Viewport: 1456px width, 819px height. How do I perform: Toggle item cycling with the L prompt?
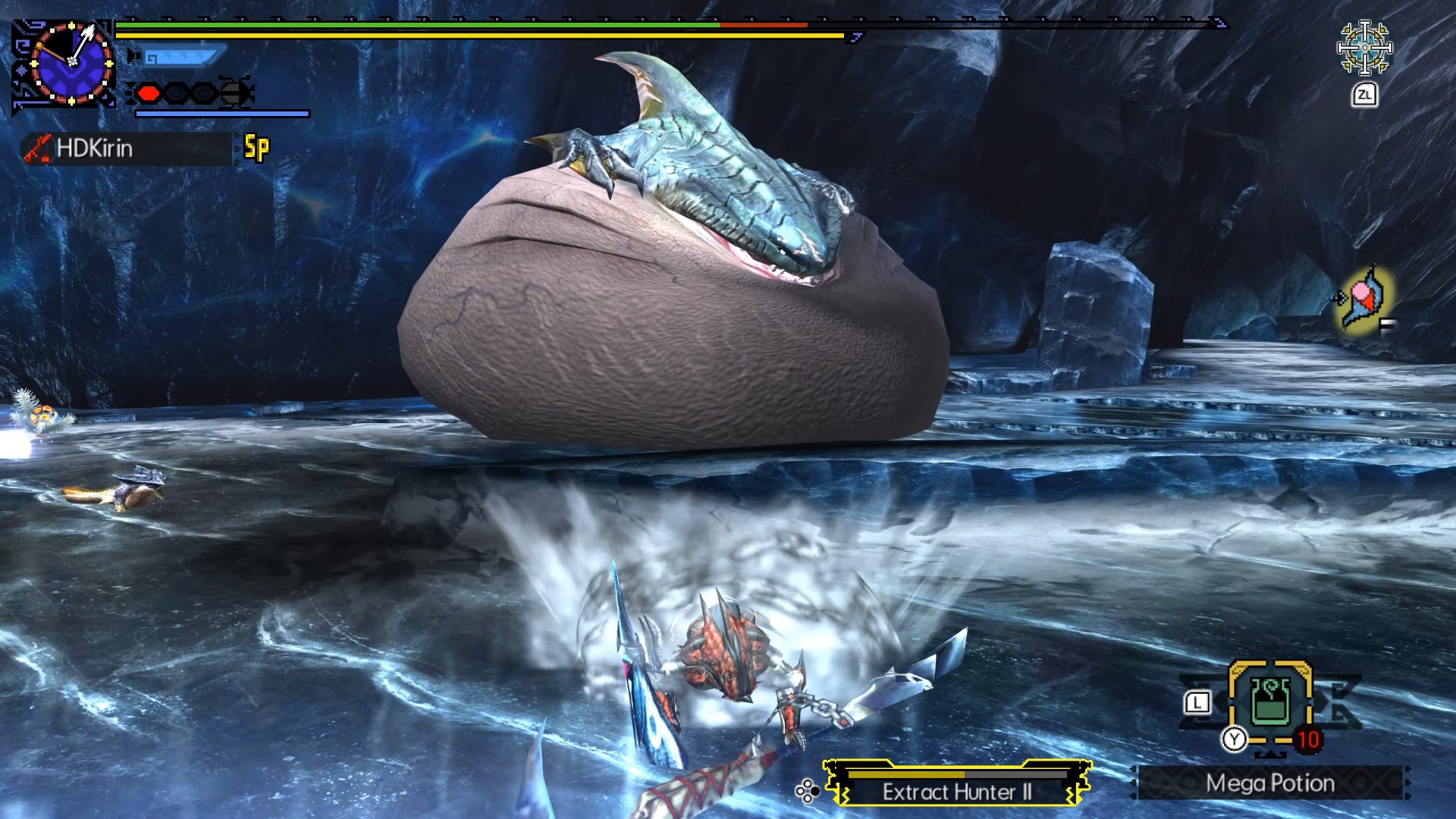click(x=1197, y=702)
